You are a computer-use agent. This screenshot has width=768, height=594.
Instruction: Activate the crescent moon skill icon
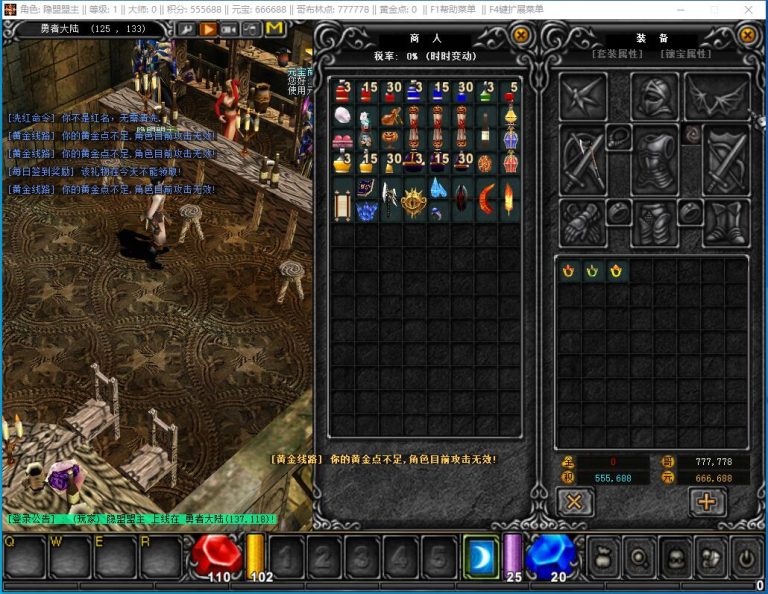480,555
